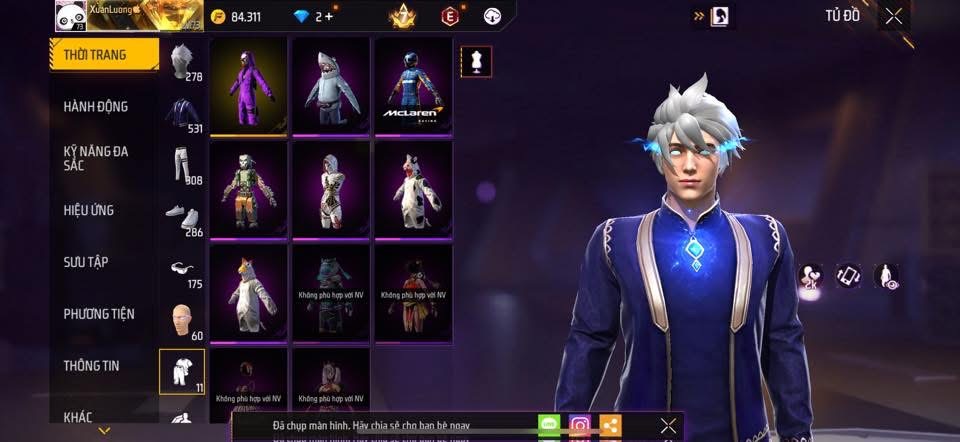The image size is (960, 442).
Task: Switch to KỸ NĂNG ĐA SẮC tab
Action: click(x=96, y=158)
